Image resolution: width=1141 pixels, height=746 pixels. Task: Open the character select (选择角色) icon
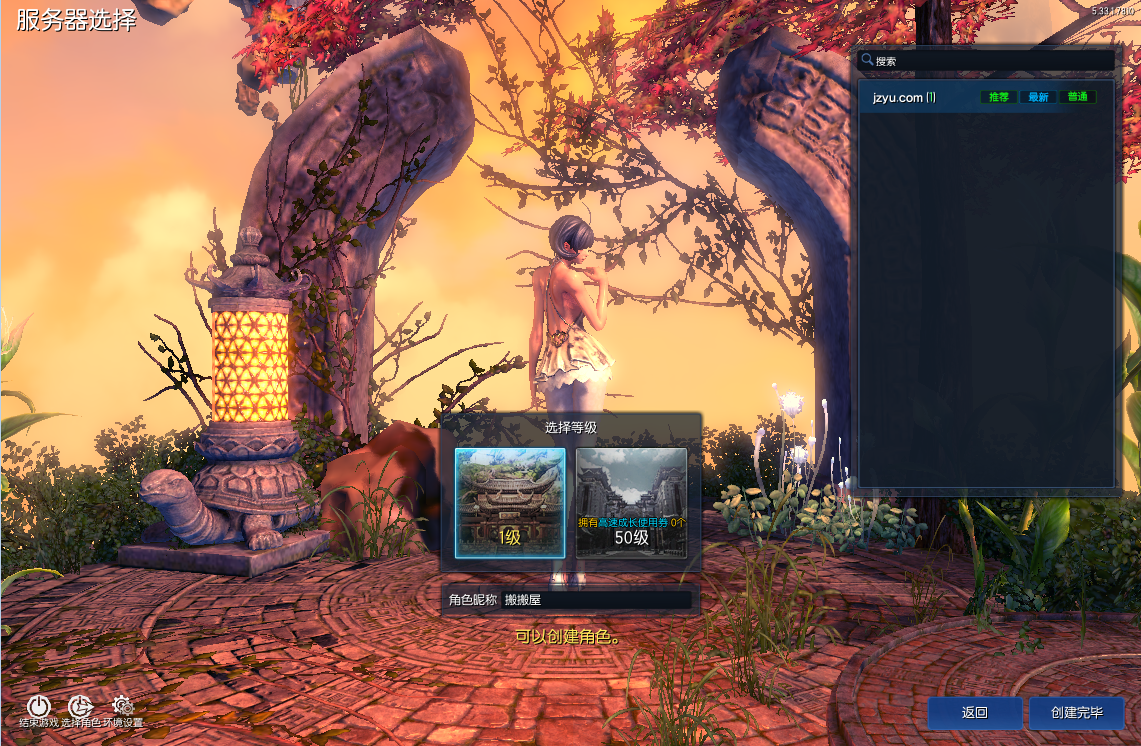pos(80,707)
